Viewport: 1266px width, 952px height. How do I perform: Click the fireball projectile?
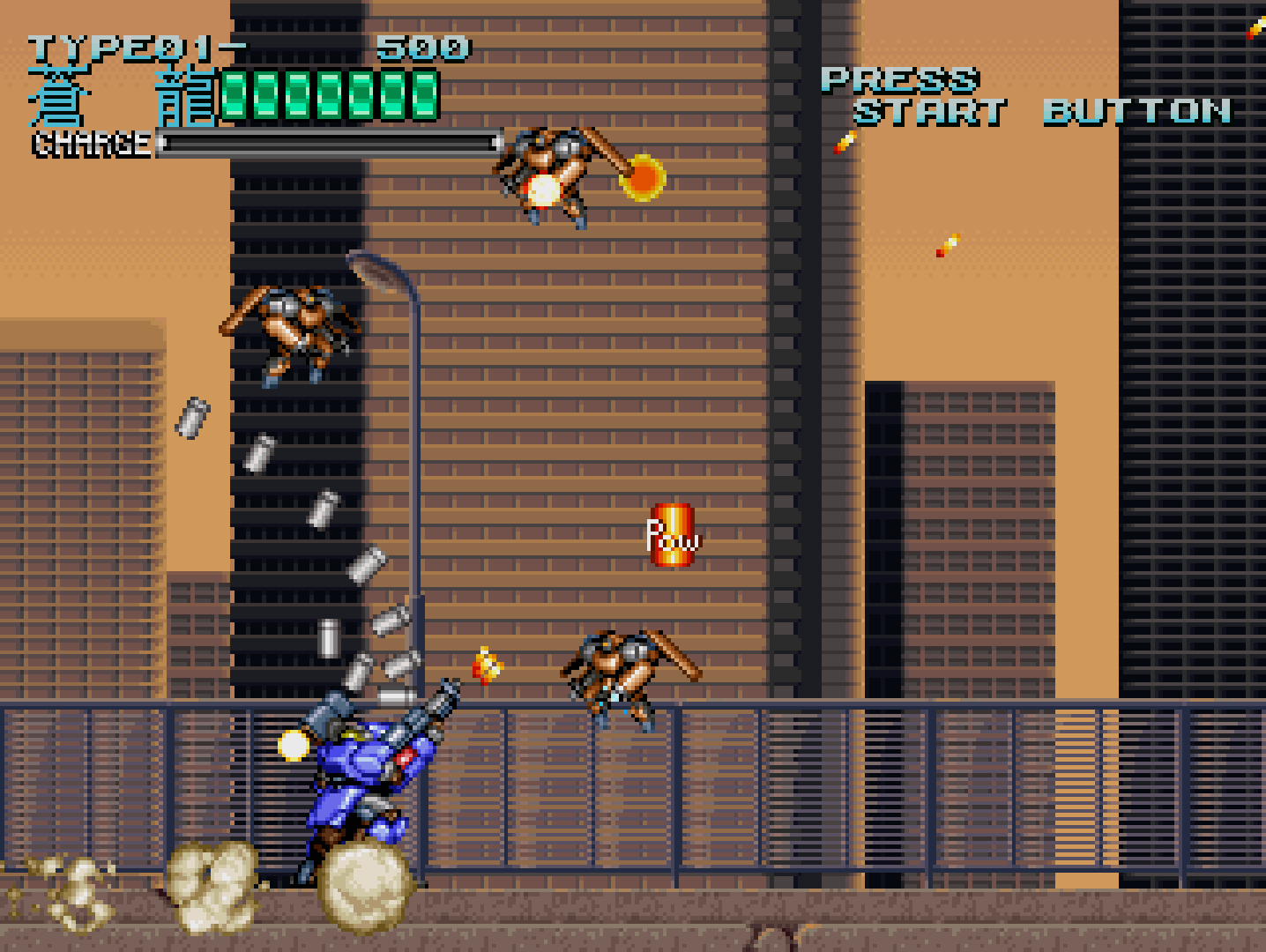[x=644, y=178]
